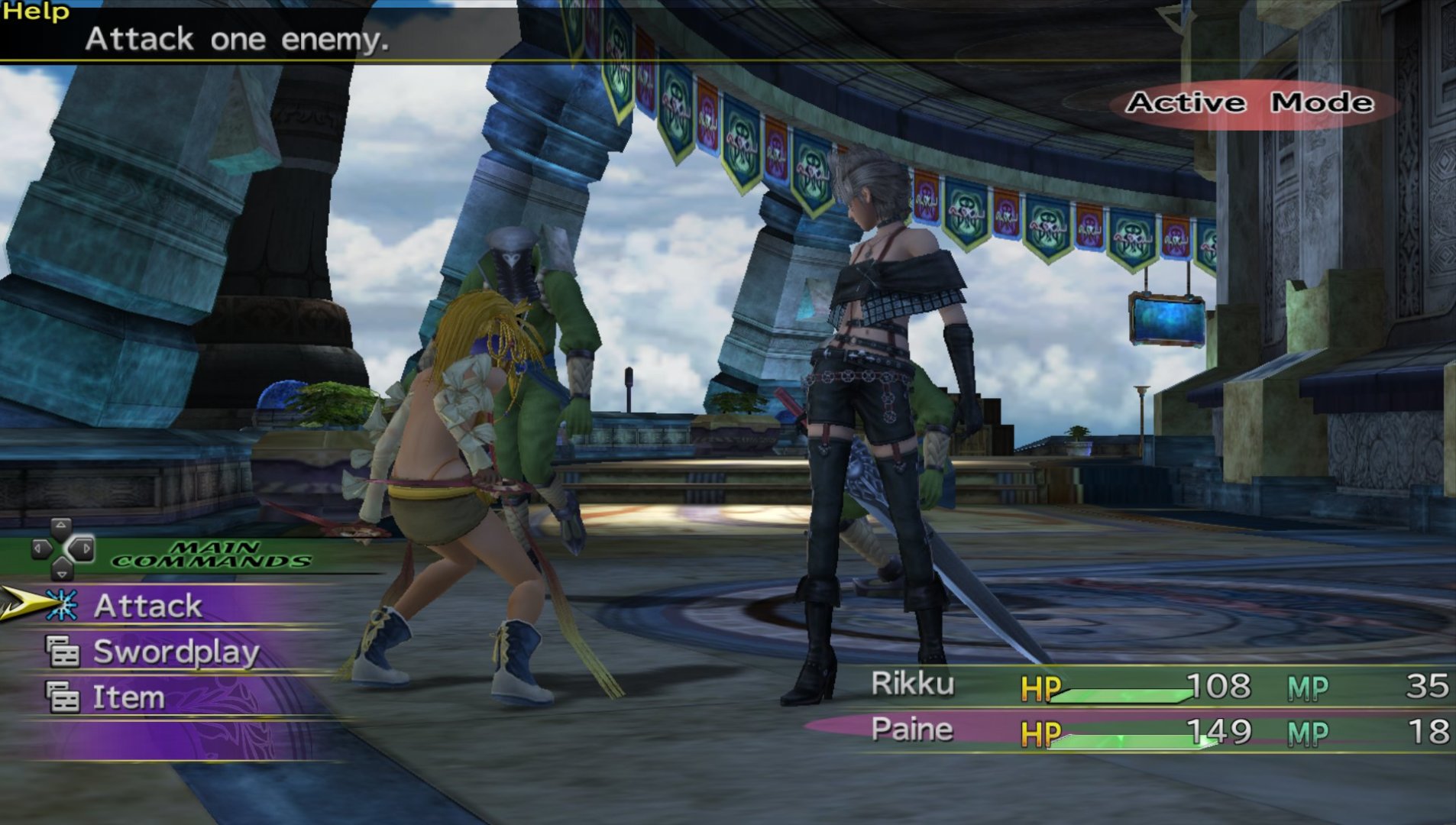Select the Attack command
Screen dimensions: 1456x825
[x=147, y=606]
